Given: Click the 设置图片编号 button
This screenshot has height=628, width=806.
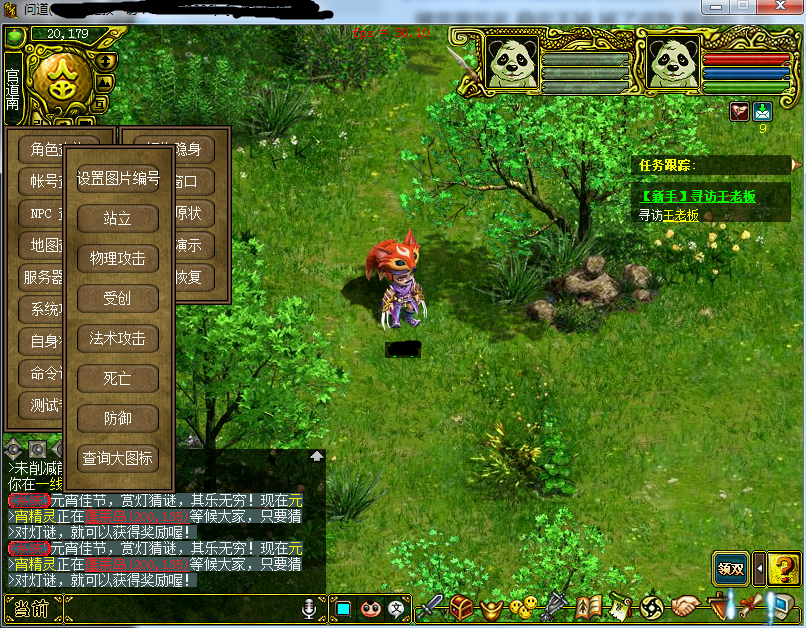Looking at the screenshot, I should tap(118, 178).
